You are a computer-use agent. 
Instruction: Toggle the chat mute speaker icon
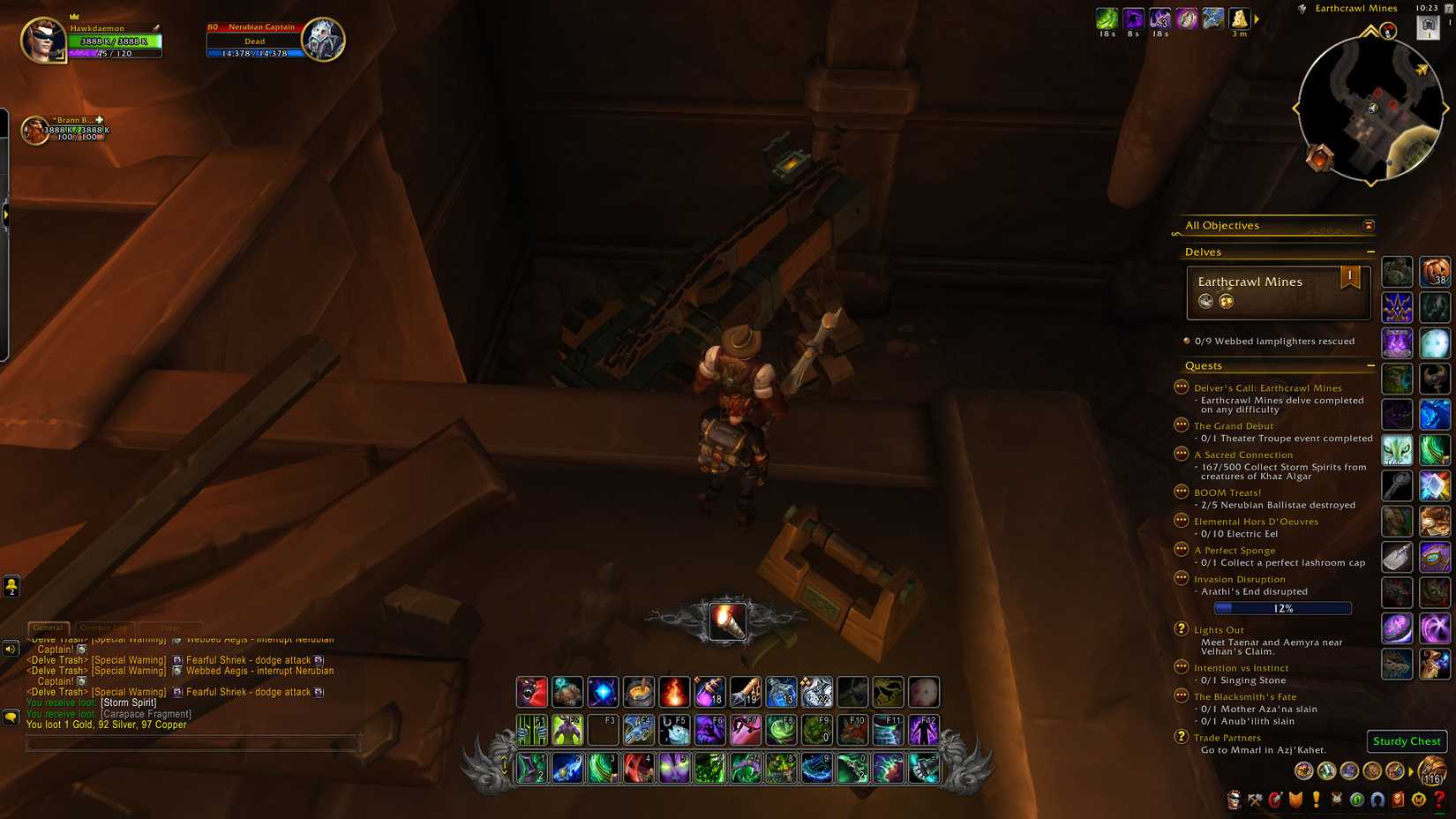click(11, 650)
